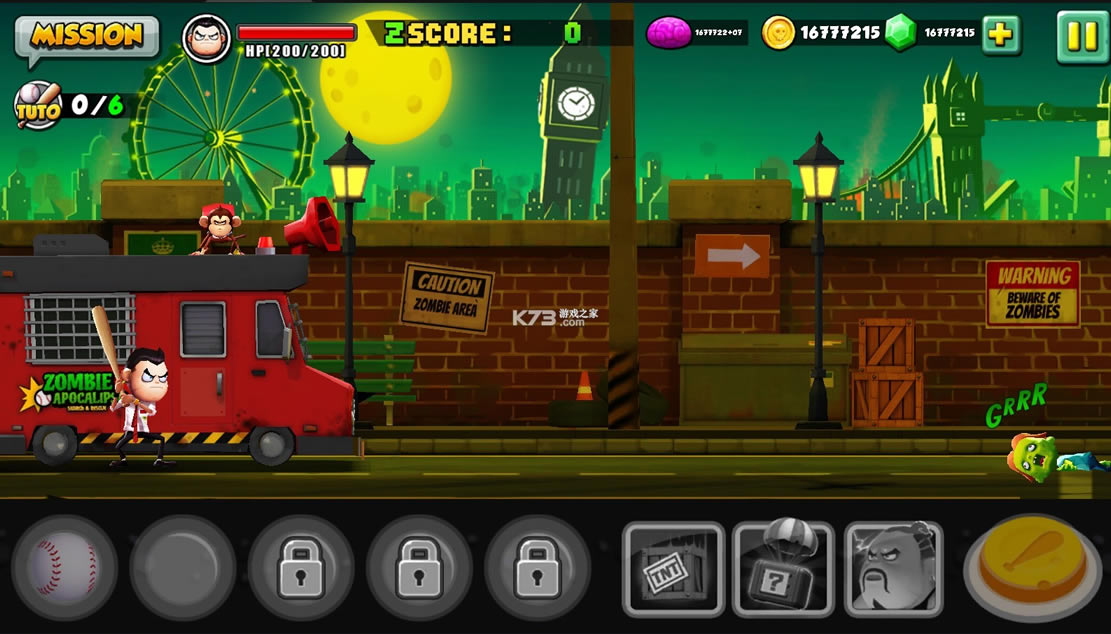Tap the green plus to add currency
This screenshot has height=634, width=1111.
pyautogui.click(x=1000, y=35)
